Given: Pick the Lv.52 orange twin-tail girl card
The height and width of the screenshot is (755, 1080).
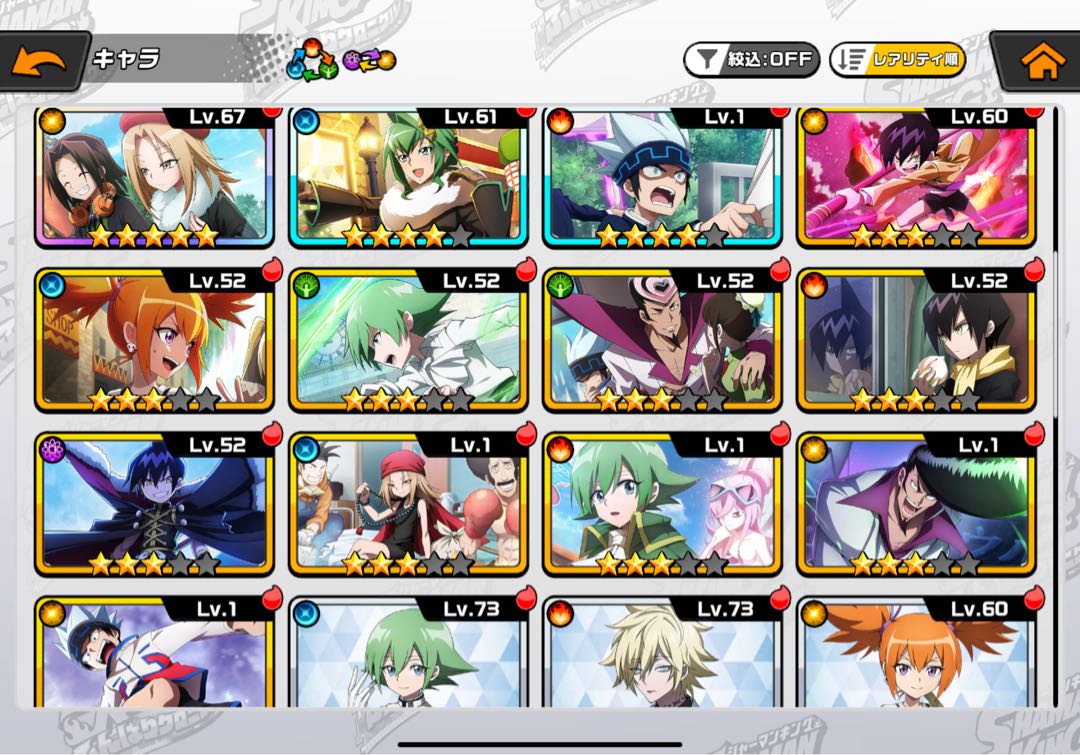Looking at the screenshot, I should 154,340.
